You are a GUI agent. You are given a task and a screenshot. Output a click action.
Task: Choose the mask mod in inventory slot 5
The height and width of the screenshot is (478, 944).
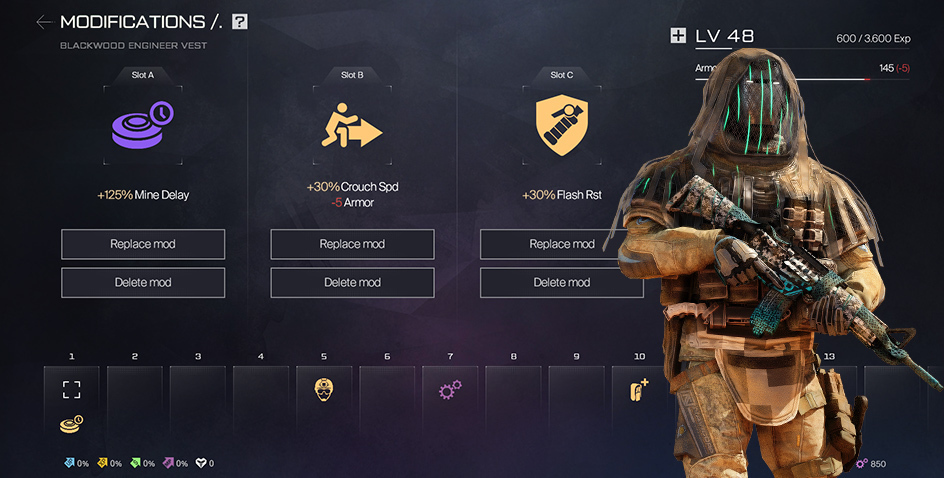pyautogui.click(x=323, y=391)
